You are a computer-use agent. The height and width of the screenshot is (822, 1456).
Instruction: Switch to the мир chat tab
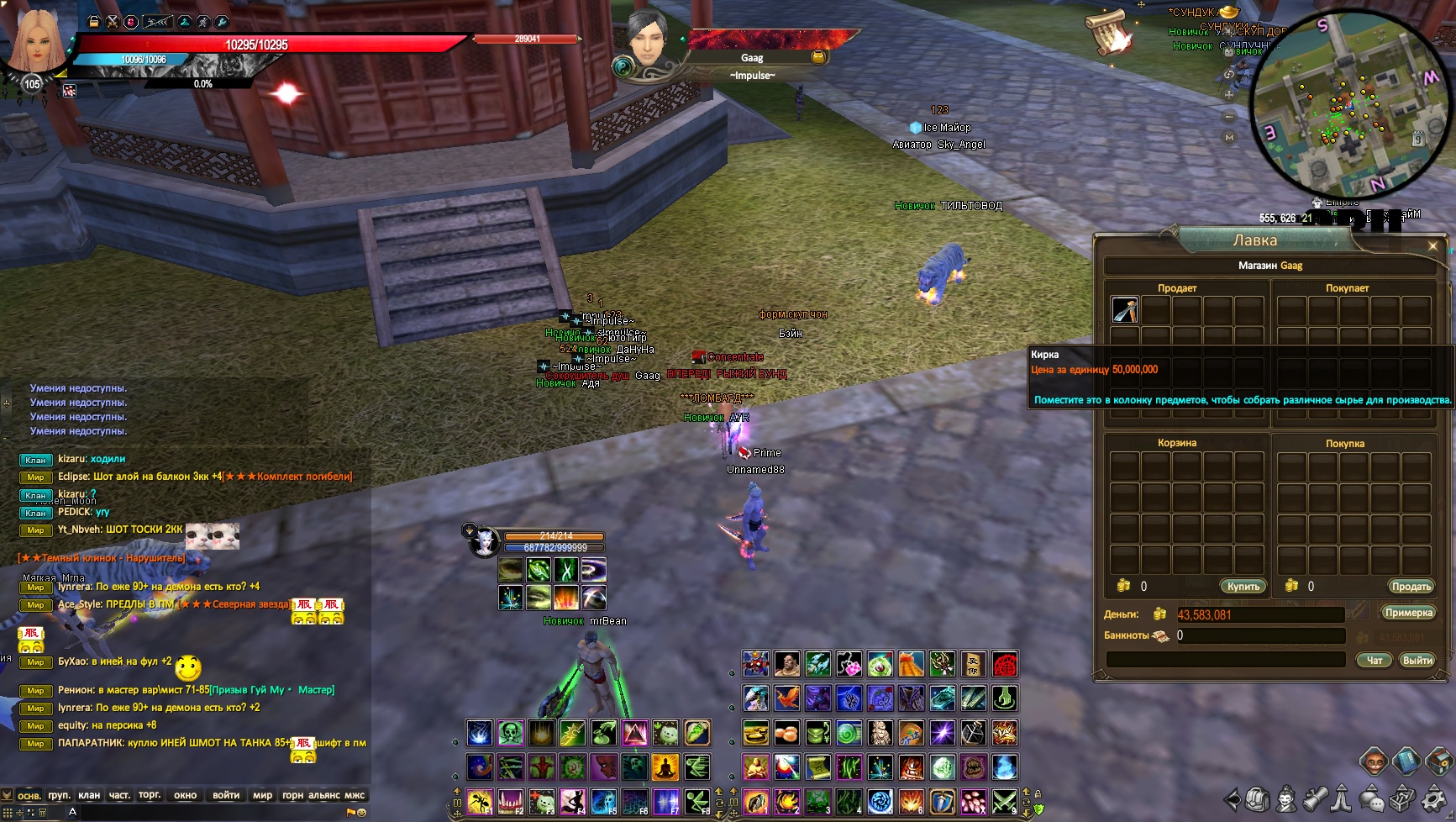(262, 795)
